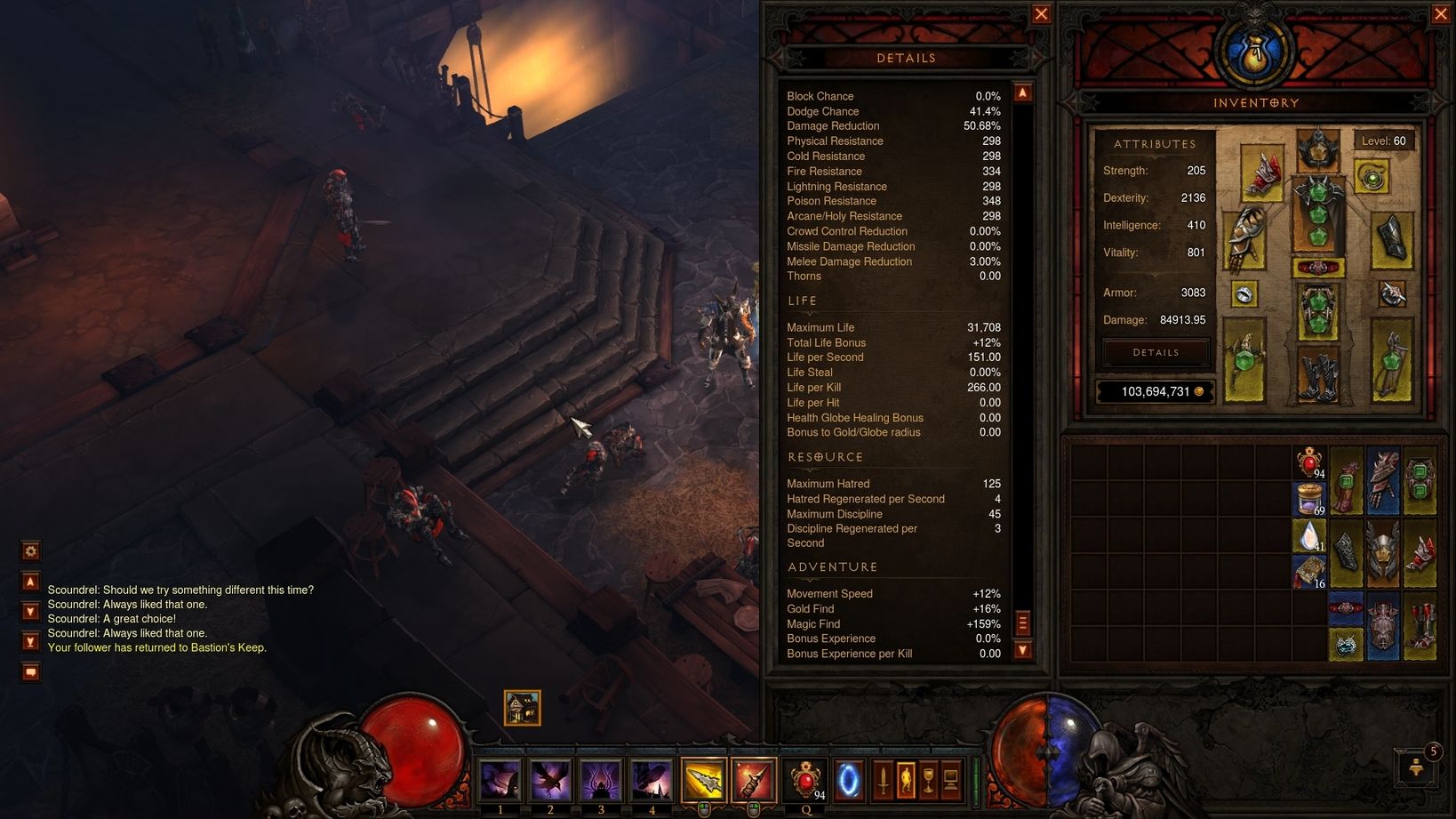This screenshot has width=1456, height=819.
Task: Select the equipped belt slot
Action: (x=1317, y=267)
